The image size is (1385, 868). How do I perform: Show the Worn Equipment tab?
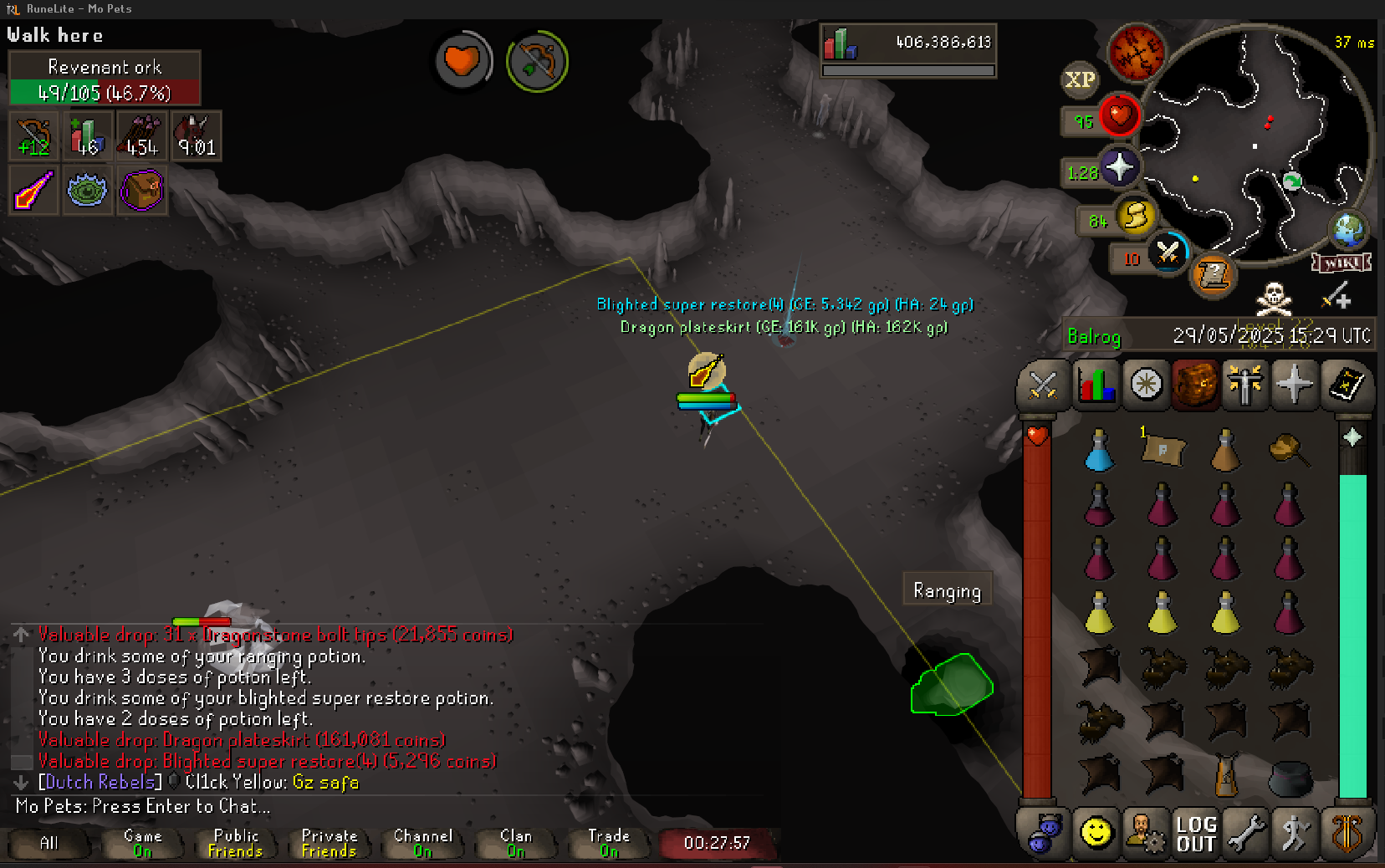point(1244,385)
